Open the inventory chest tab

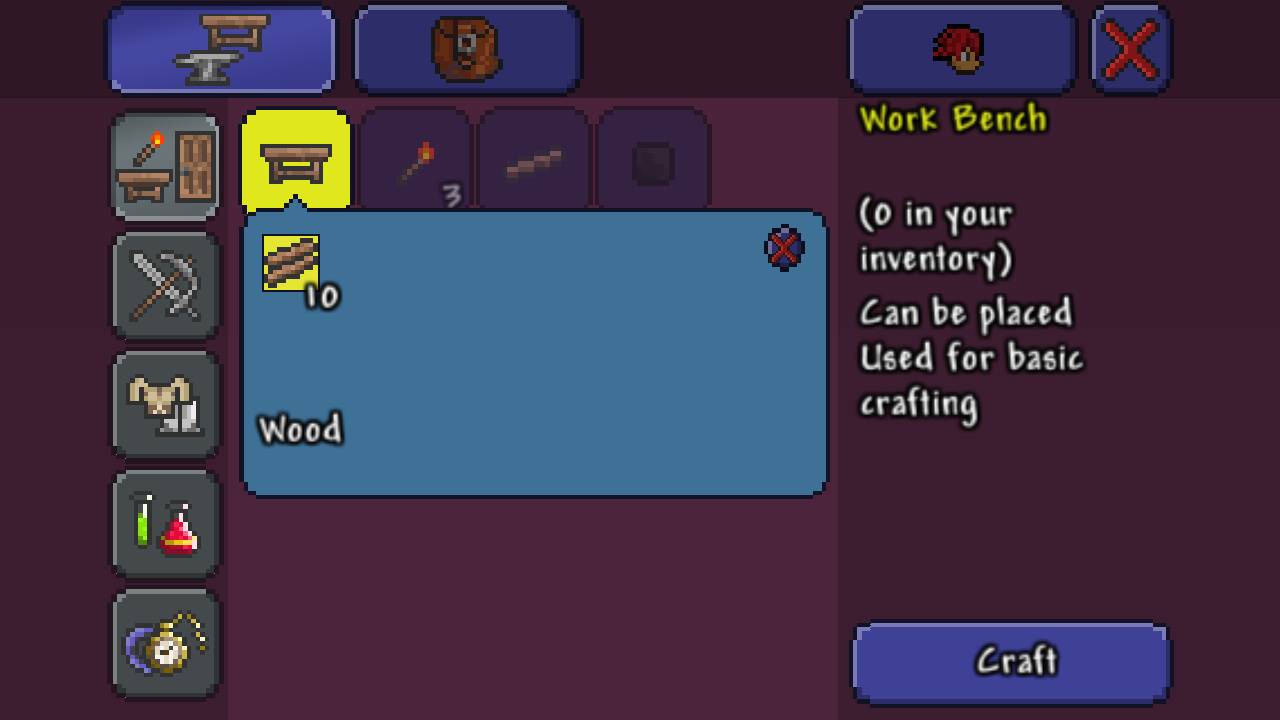pos(467,49)
